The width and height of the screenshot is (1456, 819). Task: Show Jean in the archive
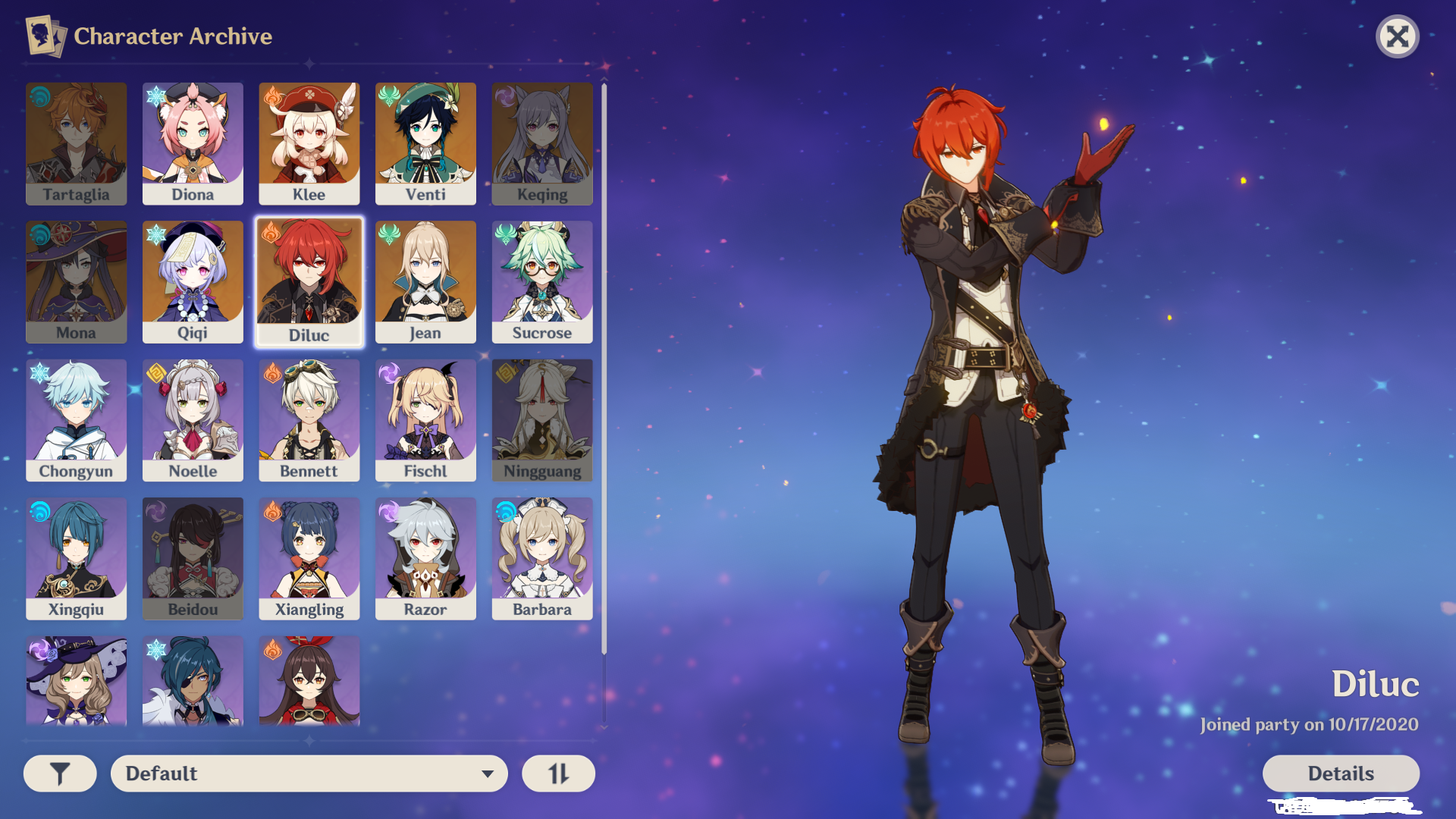[425, 282]
